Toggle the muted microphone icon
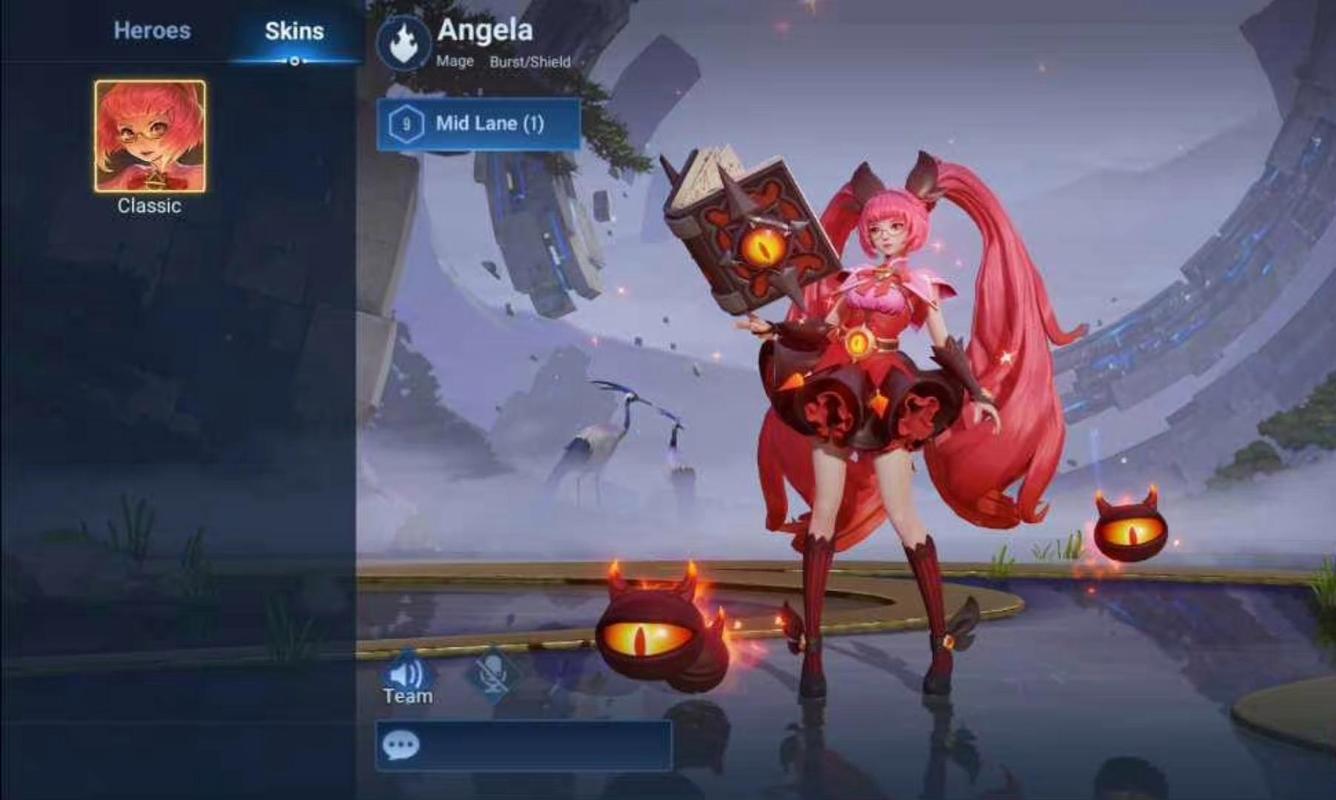1336x800 pixels. pos(492,672)
